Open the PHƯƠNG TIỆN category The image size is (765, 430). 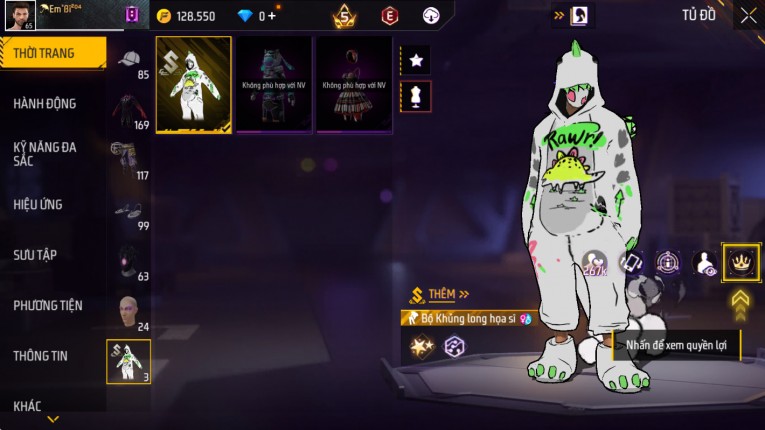click(48, 305)
